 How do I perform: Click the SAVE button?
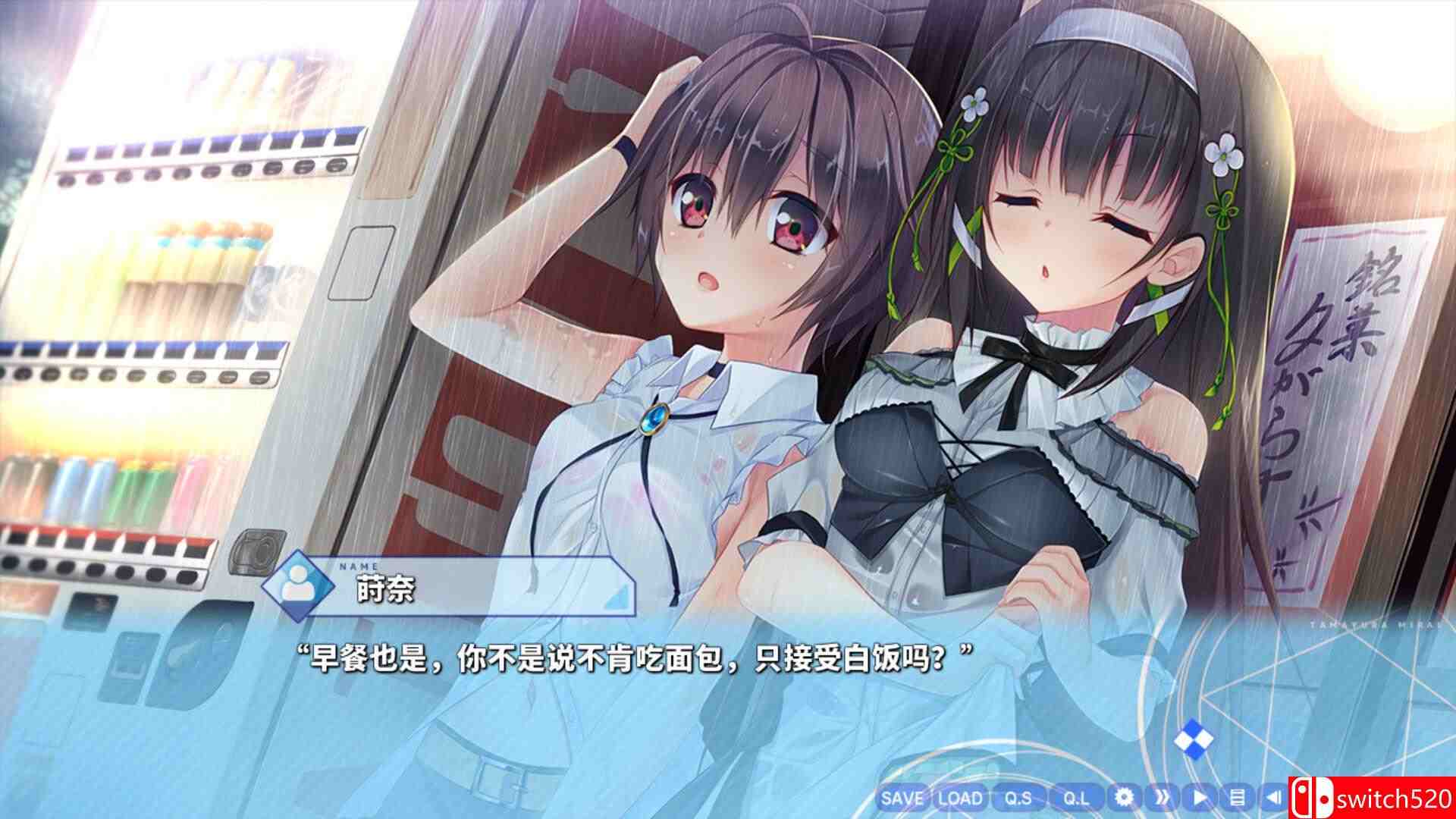click(902, 798)
